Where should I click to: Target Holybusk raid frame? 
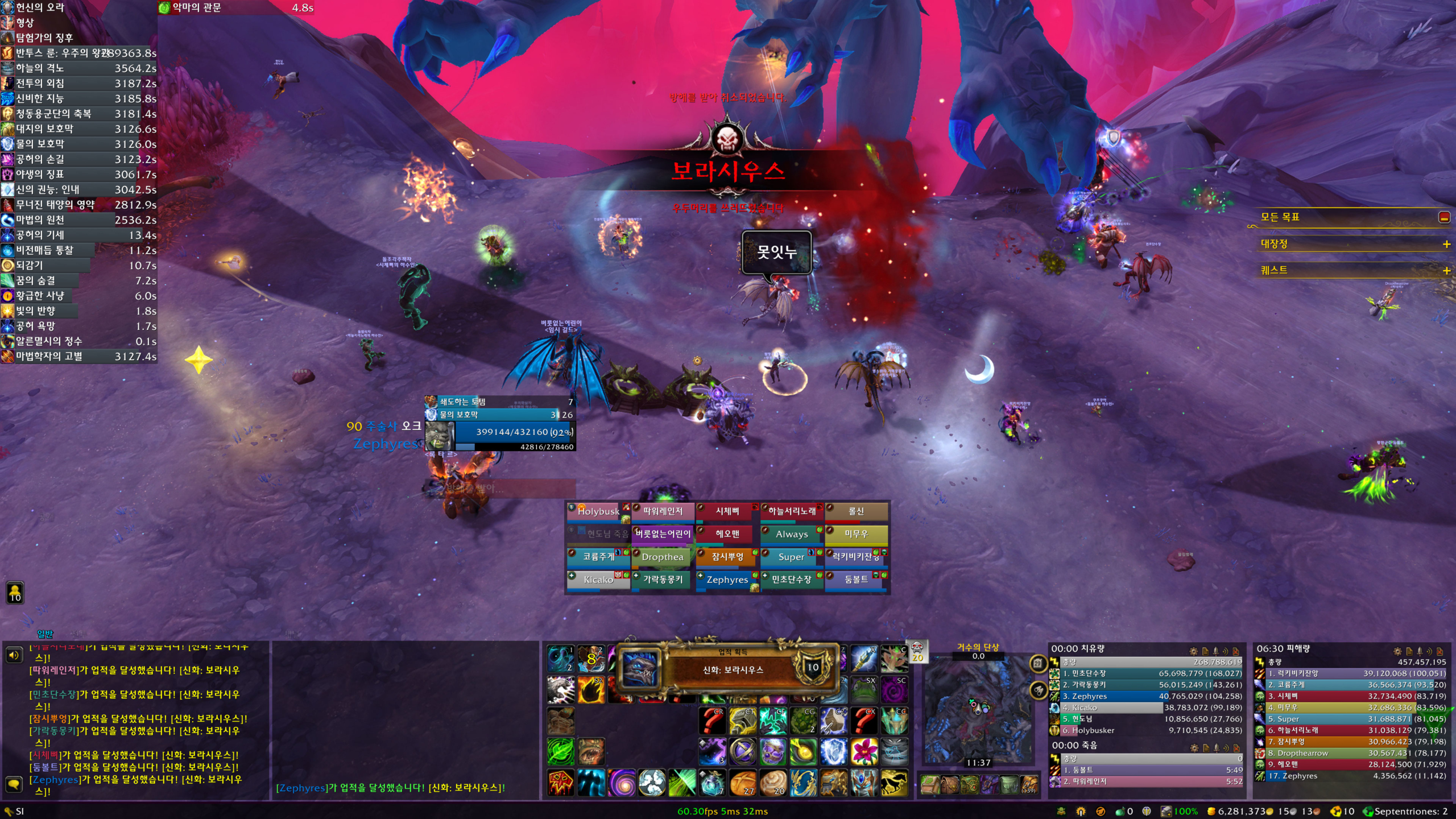pos(598,511)
